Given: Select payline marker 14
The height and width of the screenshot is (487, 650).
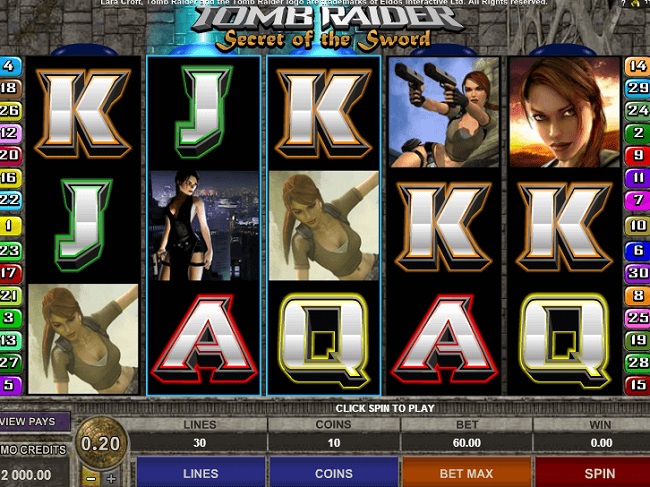Looking at the screenshot, I should [637, 66].
